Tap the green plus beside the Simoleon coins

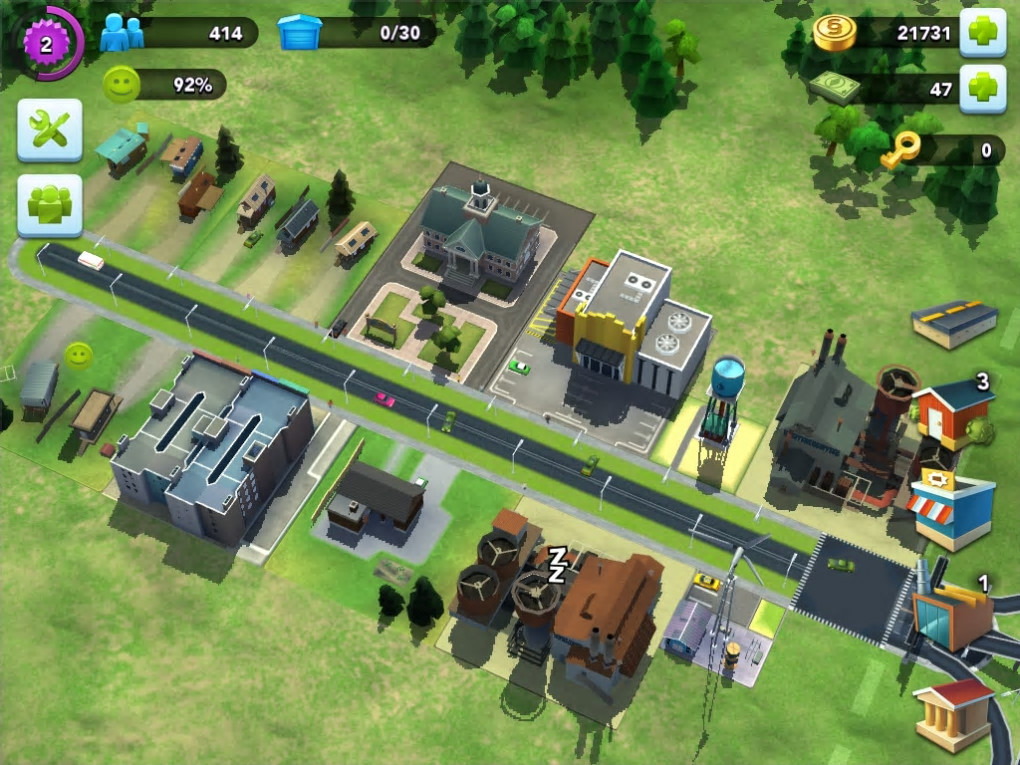click(982, 33)
